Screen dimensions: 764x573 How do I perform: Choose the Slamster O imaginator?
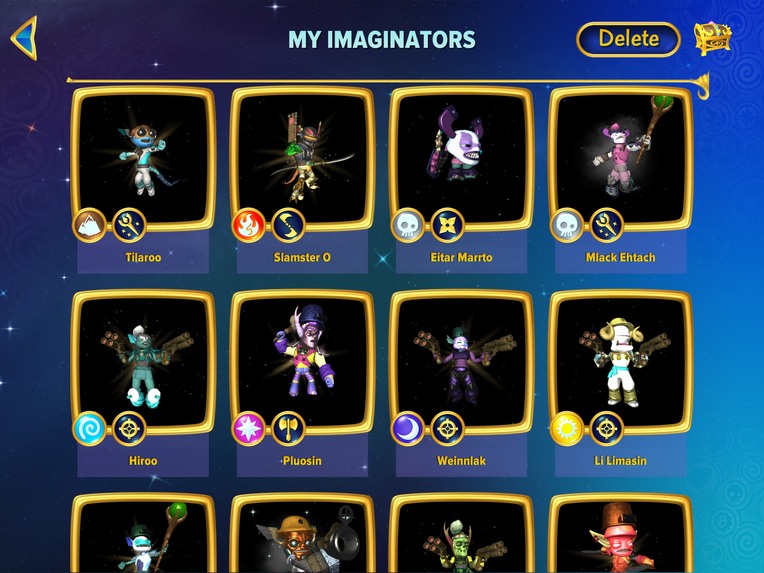(x=302, y=160)
